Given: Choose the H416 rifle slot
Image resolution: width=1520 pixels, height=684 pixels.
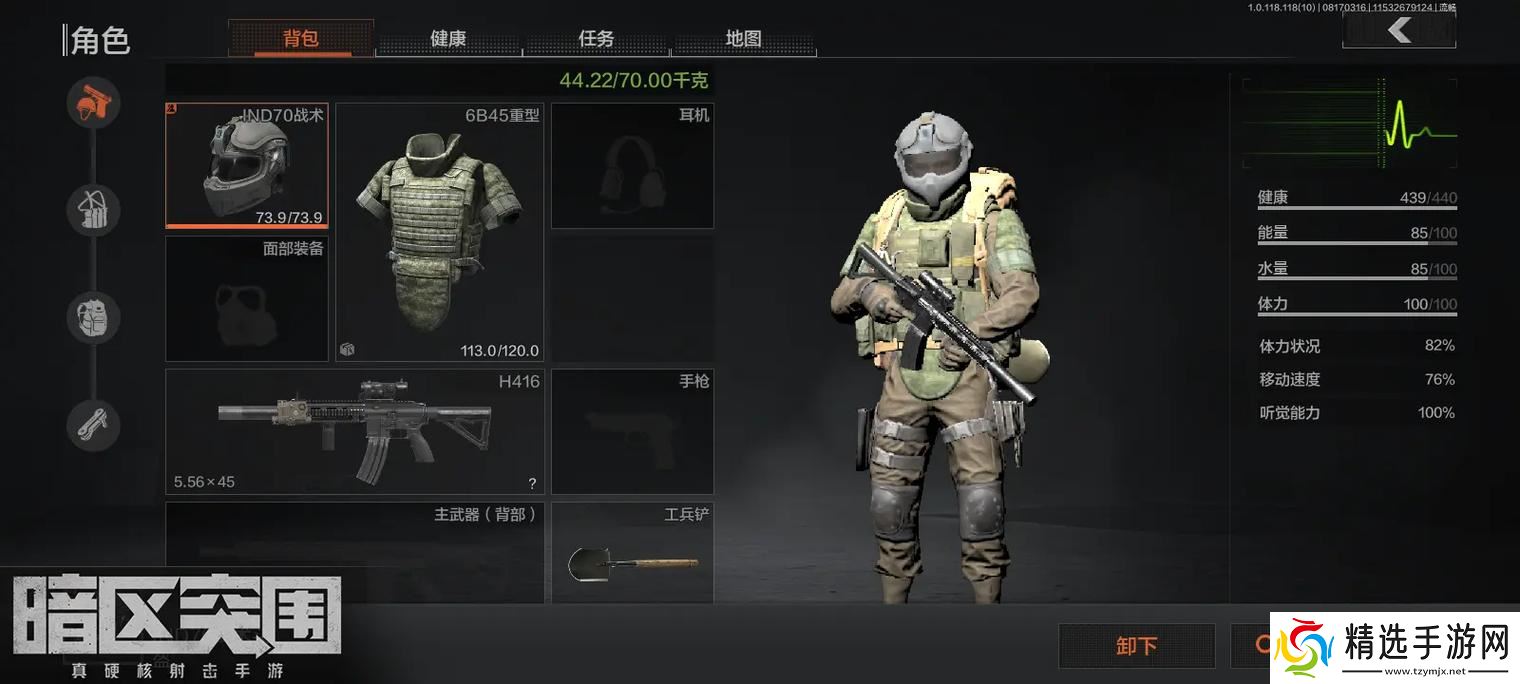Looking at the screenshot, I should point(354,431).
